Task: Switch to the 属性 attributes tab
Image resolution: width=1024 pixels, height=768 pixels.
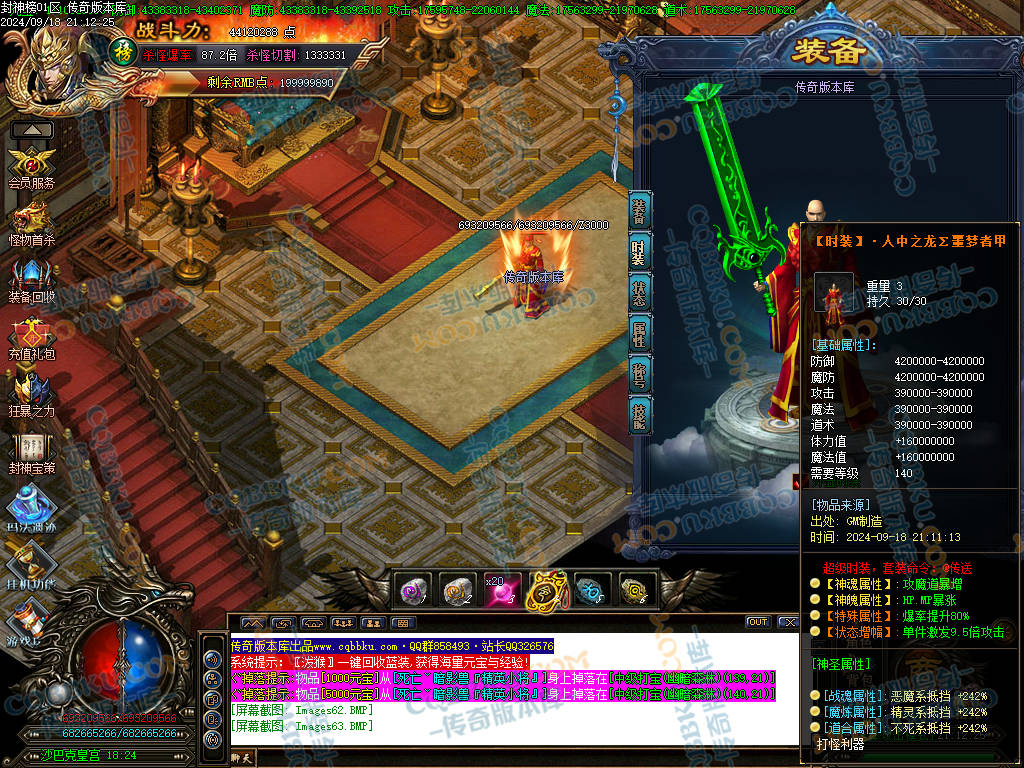Action: point(640,333)
